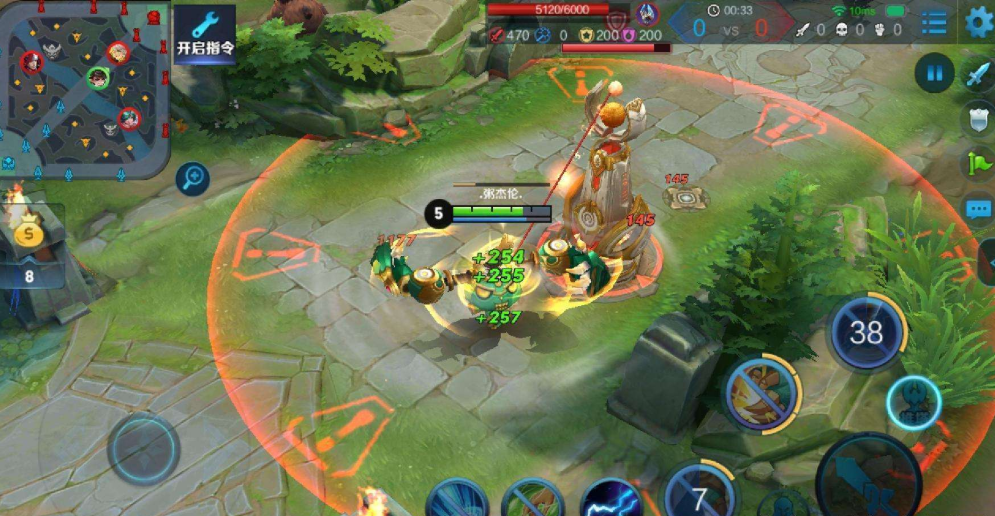Touch the virtual movement joystick
Image resolution: width=995 pixels, height=516 pixels.
point(144,450)
